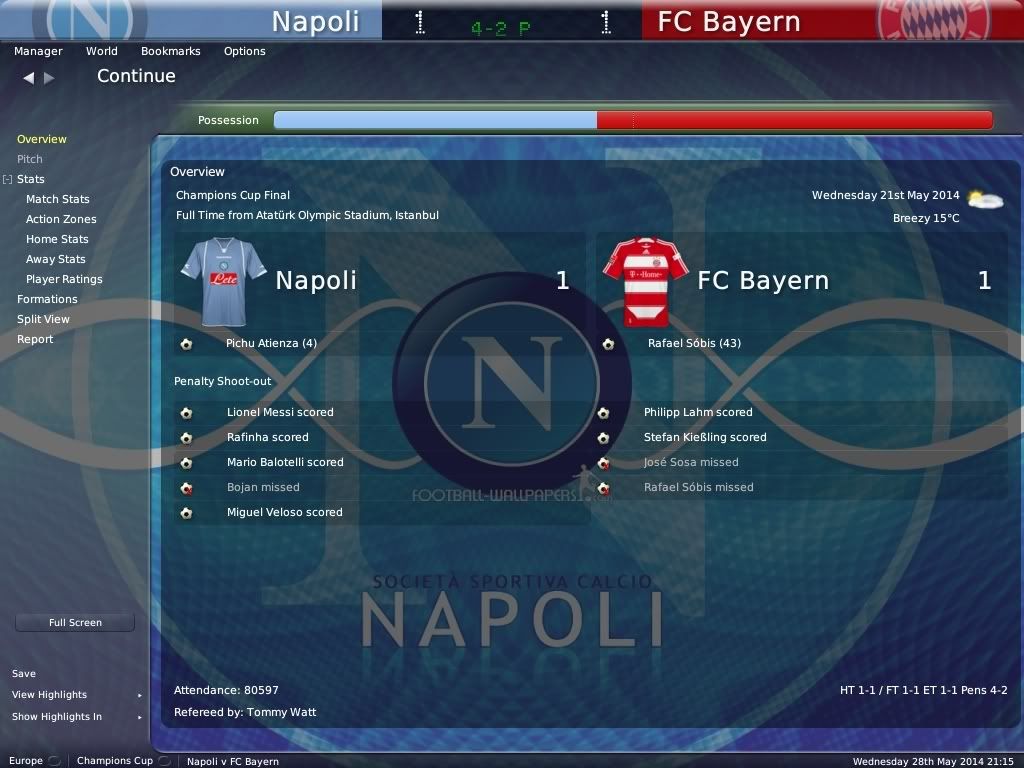Read the match Report
1024x768 pixels.
click(35, 339)
